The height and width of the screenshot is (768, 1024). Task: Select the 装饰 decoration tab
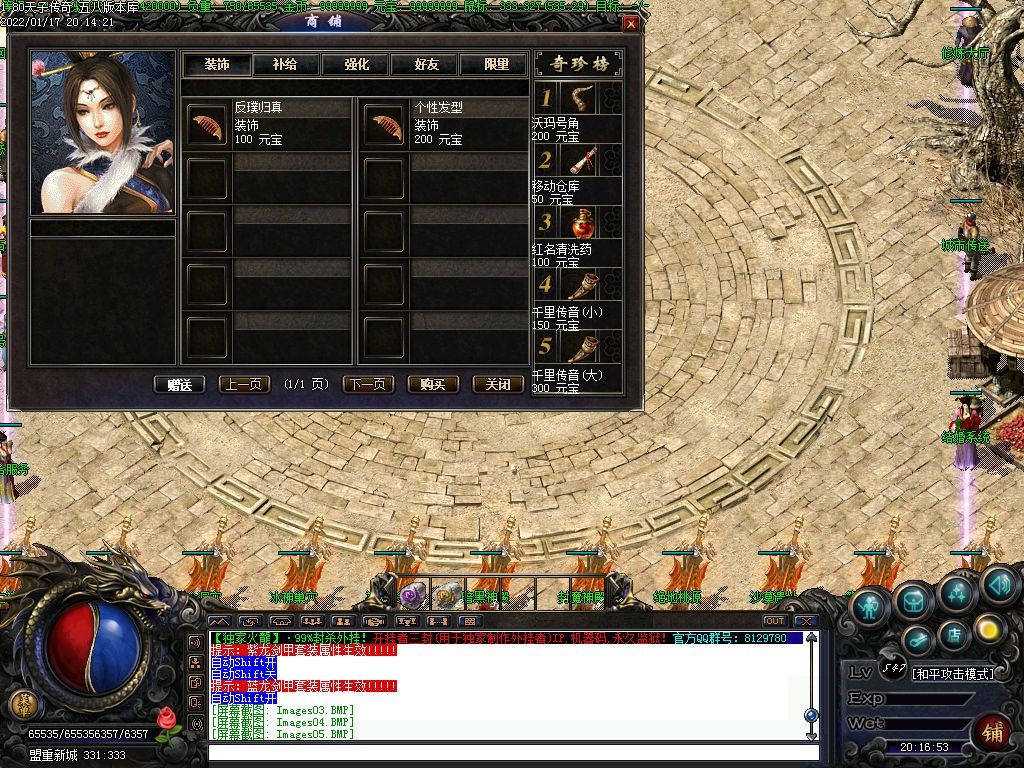216,64
